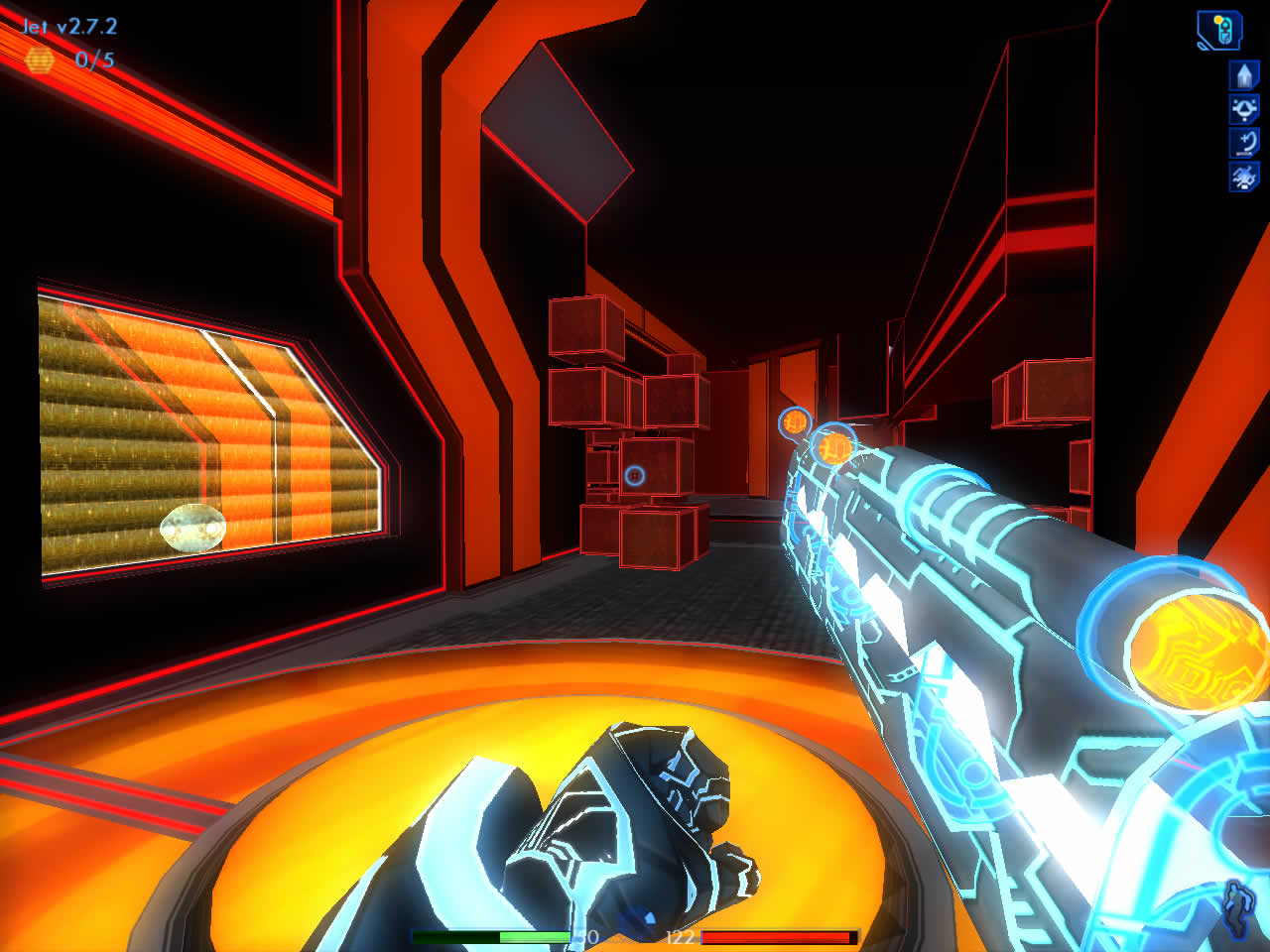Click the honeycomb collectible icon near 0/5
Viewport: 1270px width, 952px height.
coord(38,61)
